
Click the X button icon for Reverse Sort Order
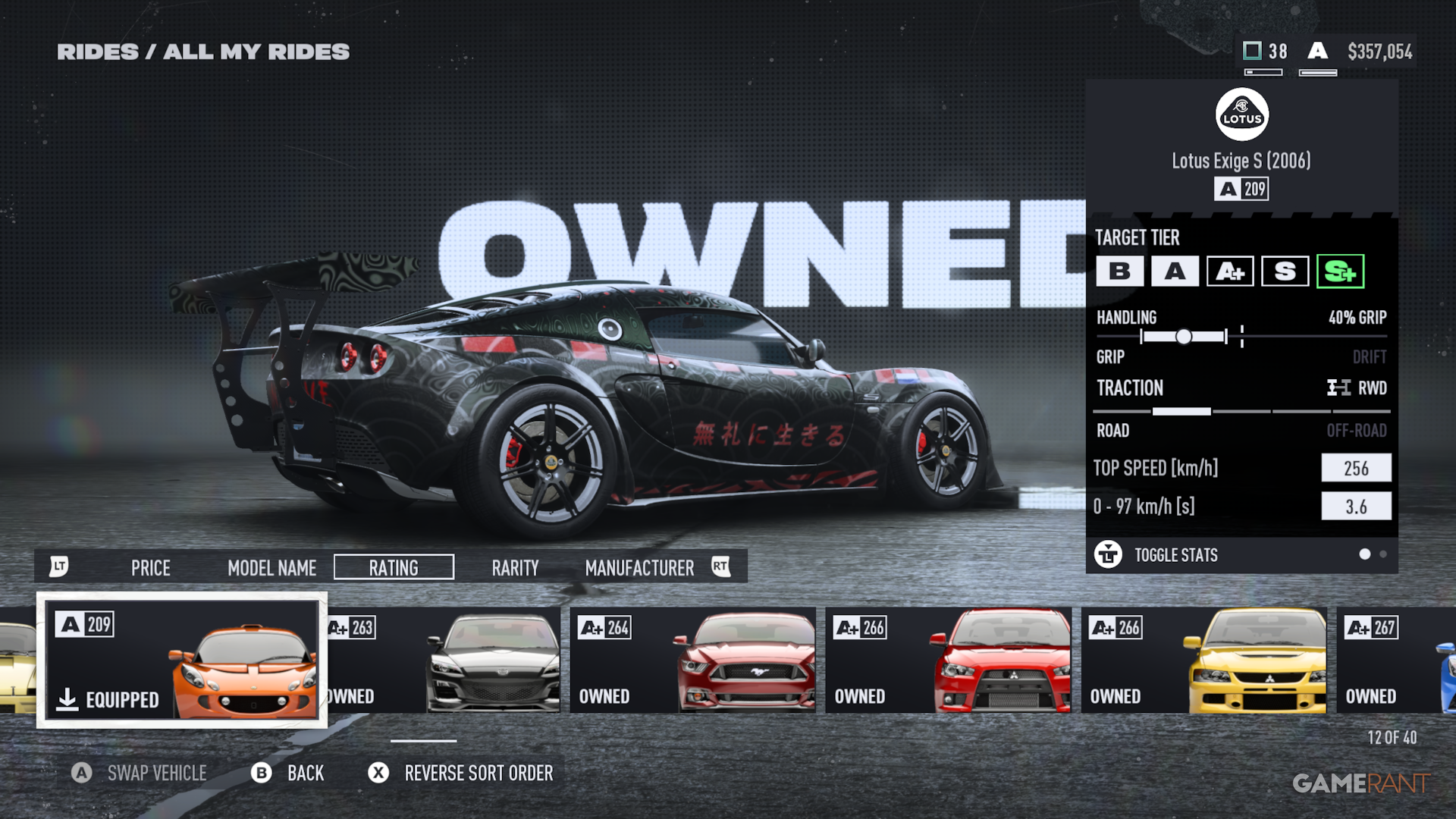[x=377, y=773]
